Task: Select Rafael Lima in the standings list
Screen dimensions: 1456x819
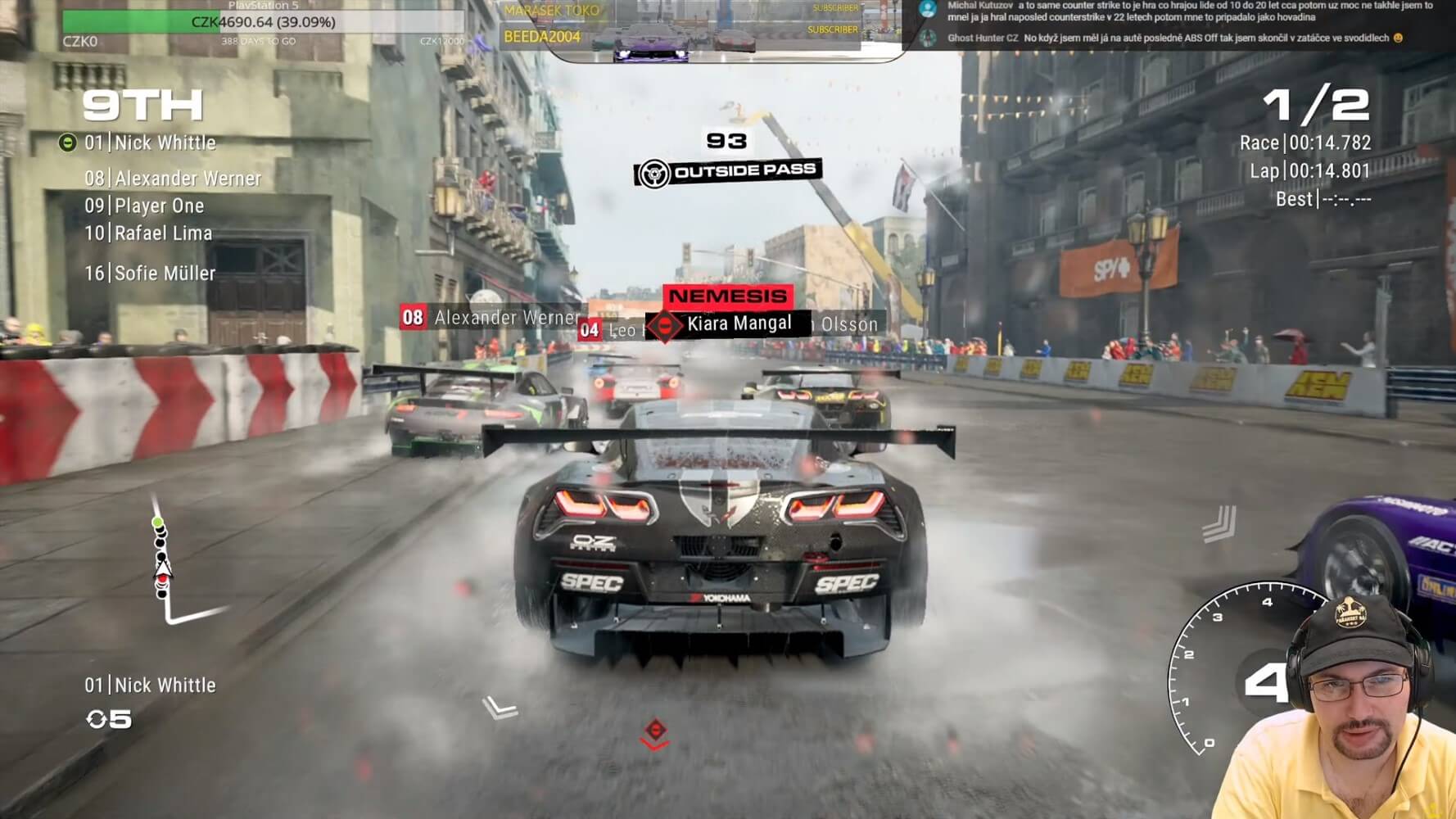Action: tap(148, 233)
